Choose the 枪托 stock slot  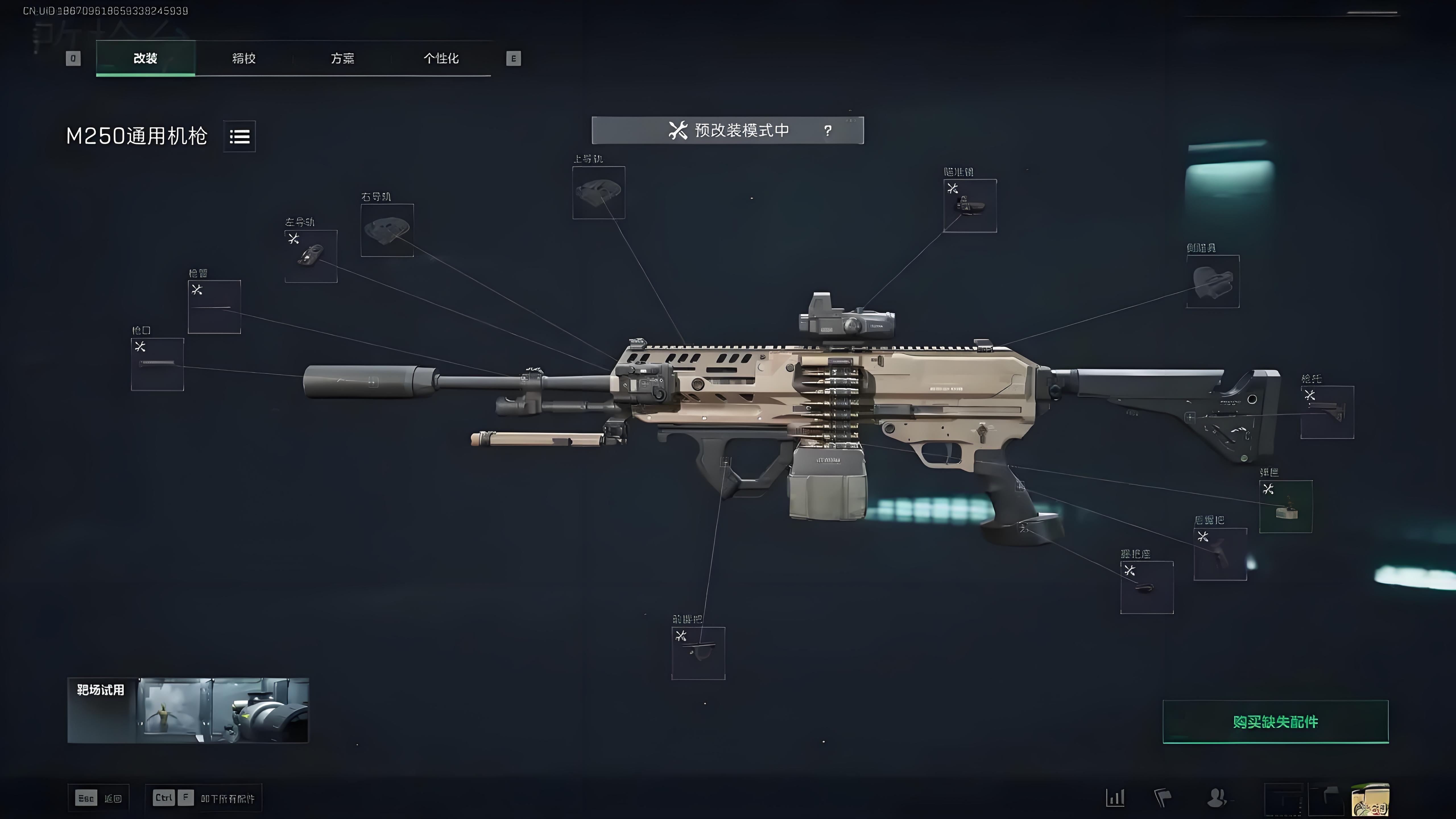click(x=1327, y=412)
